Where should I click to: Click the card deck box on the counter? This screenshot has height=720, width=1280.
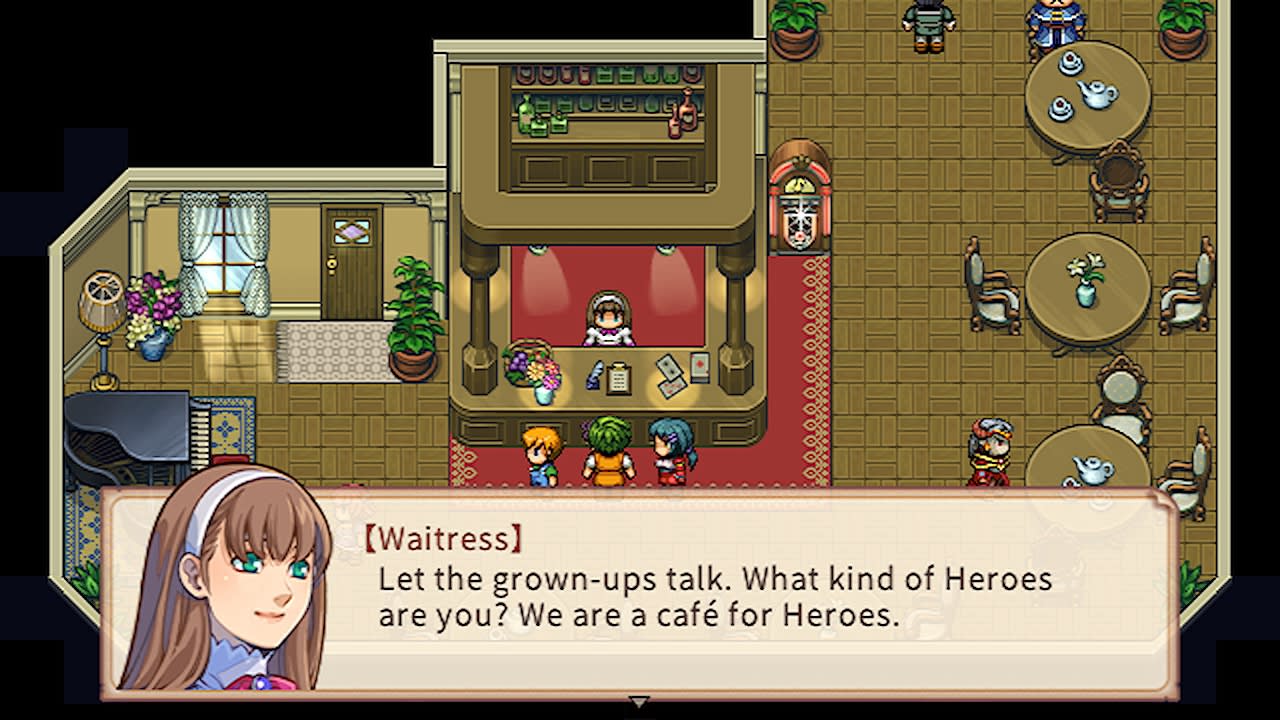(698, 368)
